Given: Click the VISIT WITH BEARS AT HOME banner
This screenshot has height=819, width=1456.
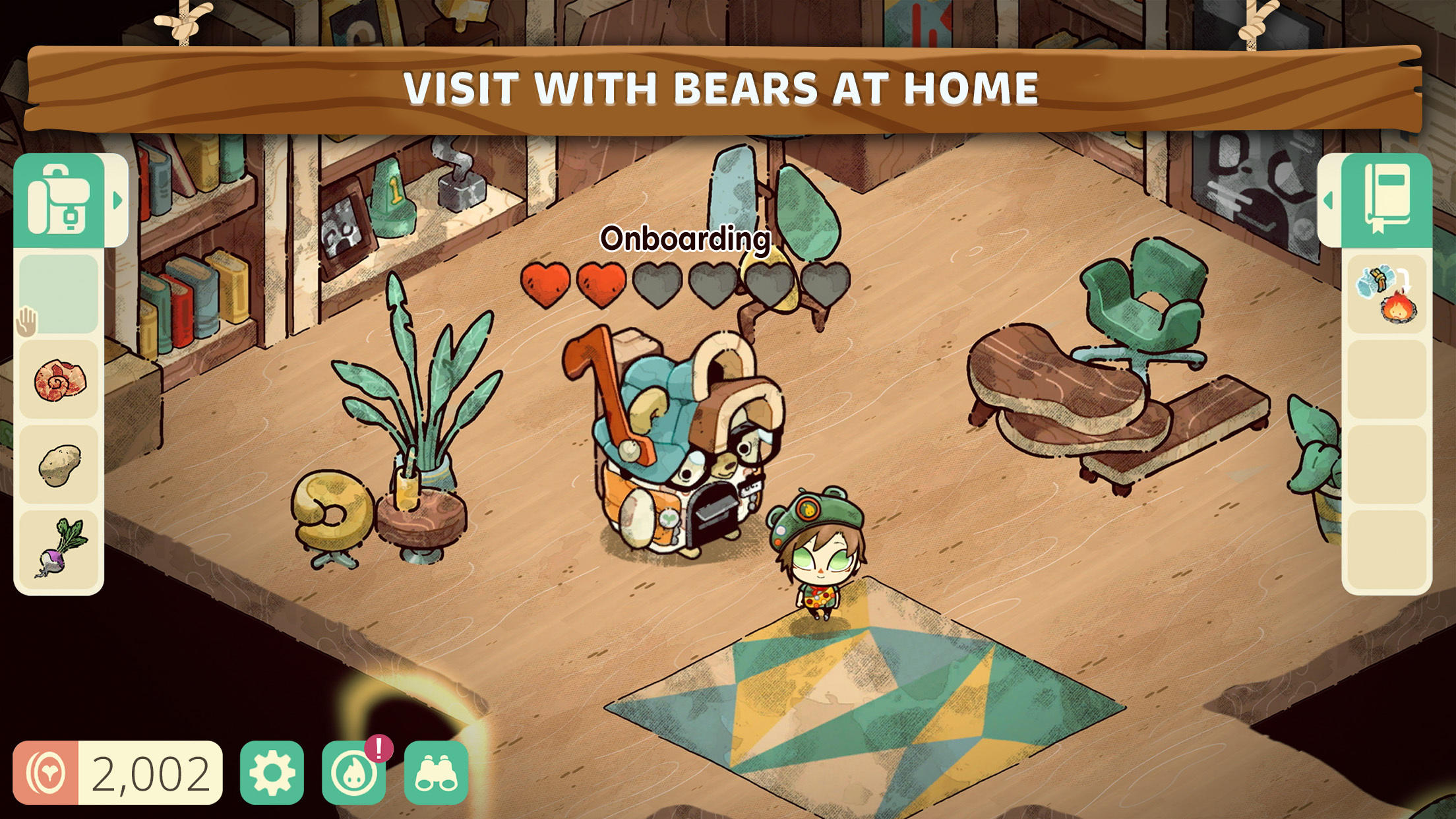Looking at the screenshot, I should 725,87.
